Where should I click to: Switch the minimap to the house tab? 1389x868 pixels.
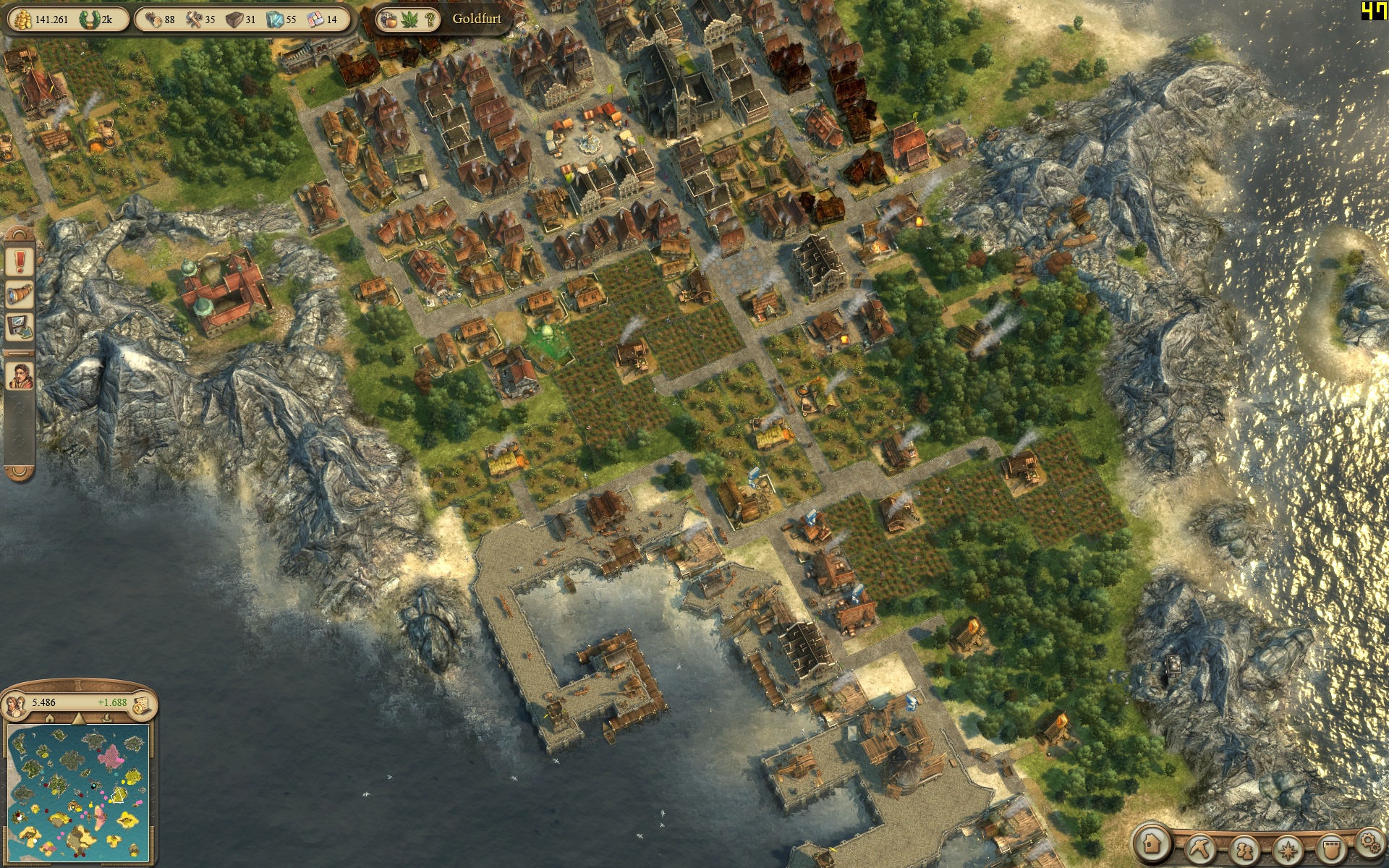click(x=49, y=719)
